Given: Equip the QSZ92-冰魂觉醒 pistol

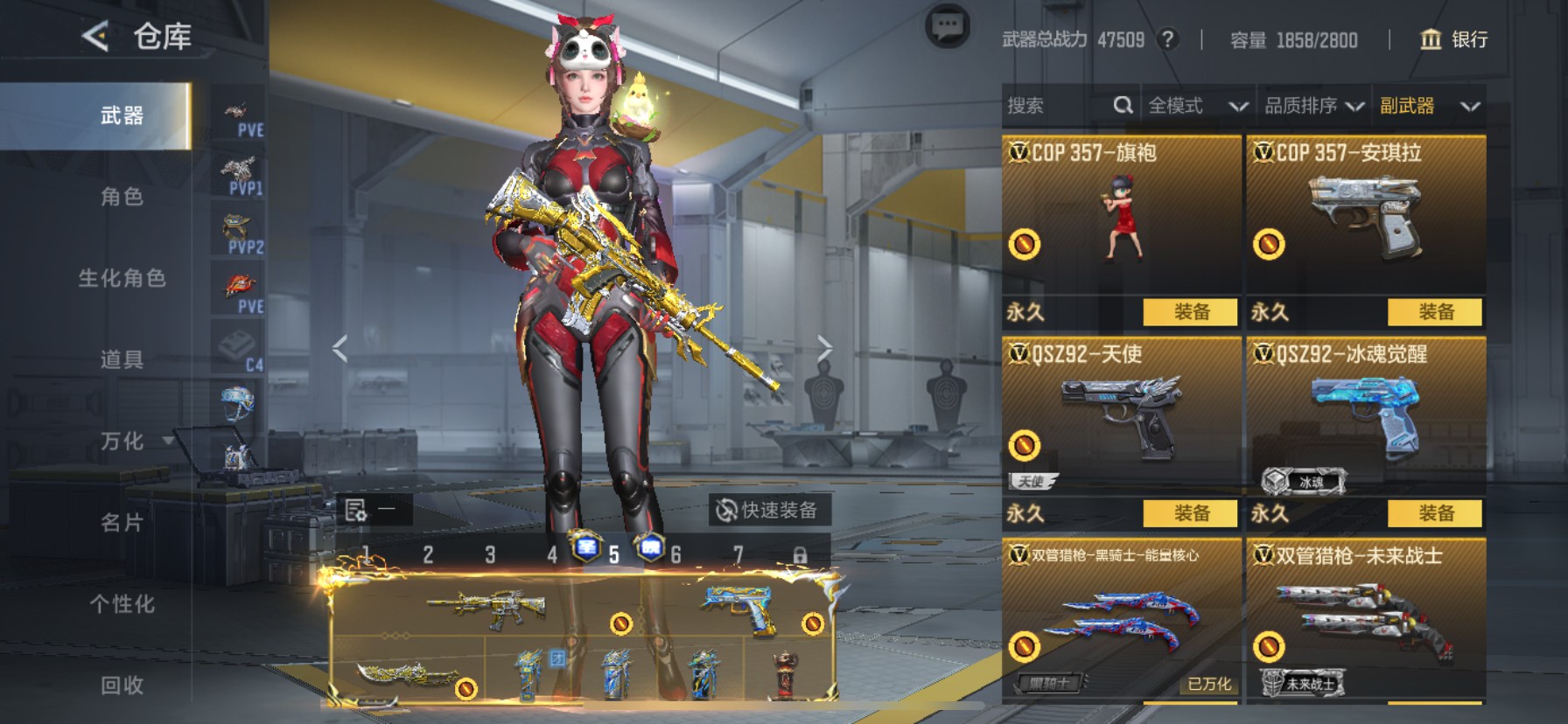Looking at the screenshot, I should [1435, 513].
